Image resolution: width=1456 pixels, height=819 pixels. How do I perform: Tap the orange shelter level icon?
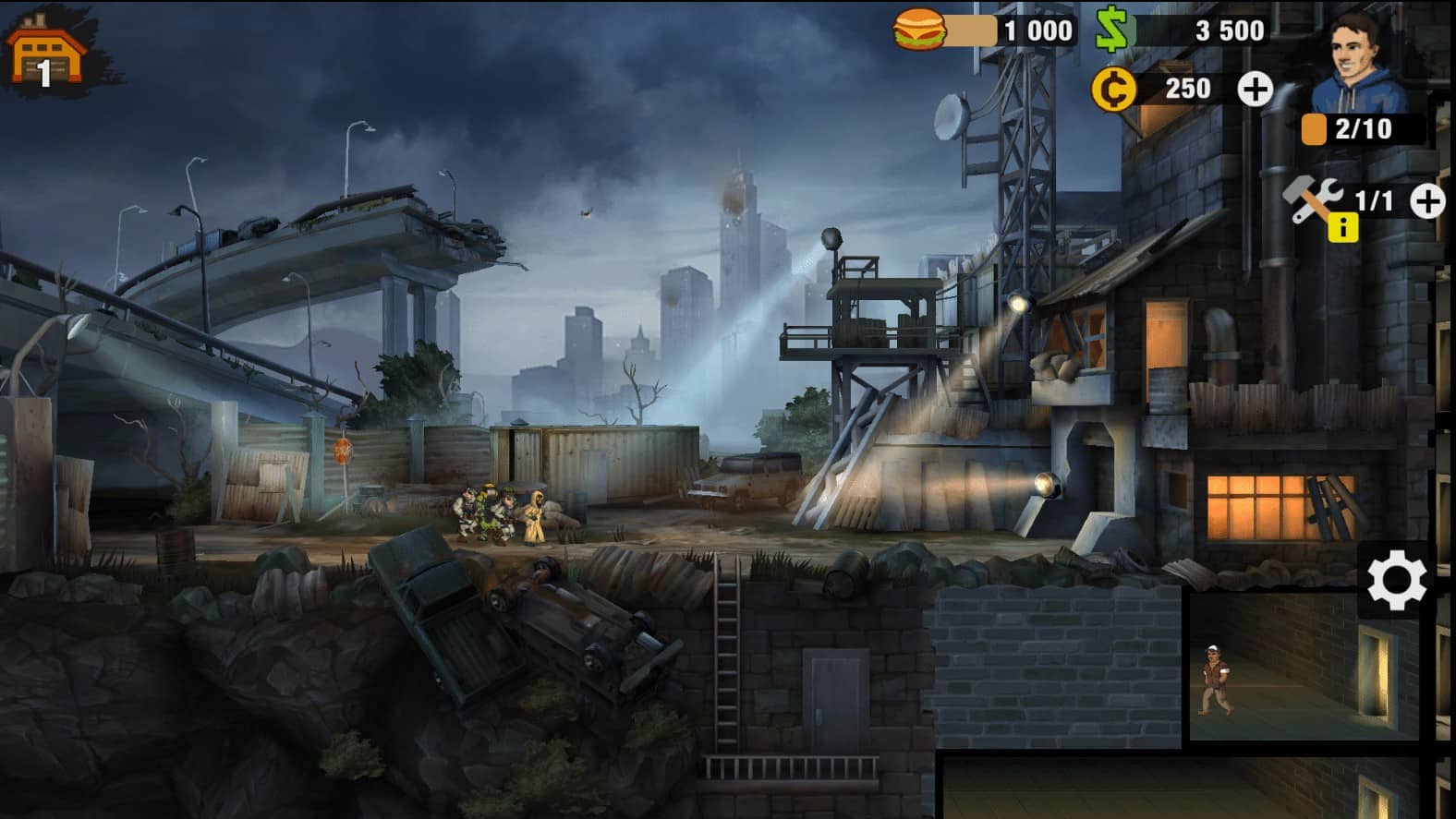click(x=46, y=54)
